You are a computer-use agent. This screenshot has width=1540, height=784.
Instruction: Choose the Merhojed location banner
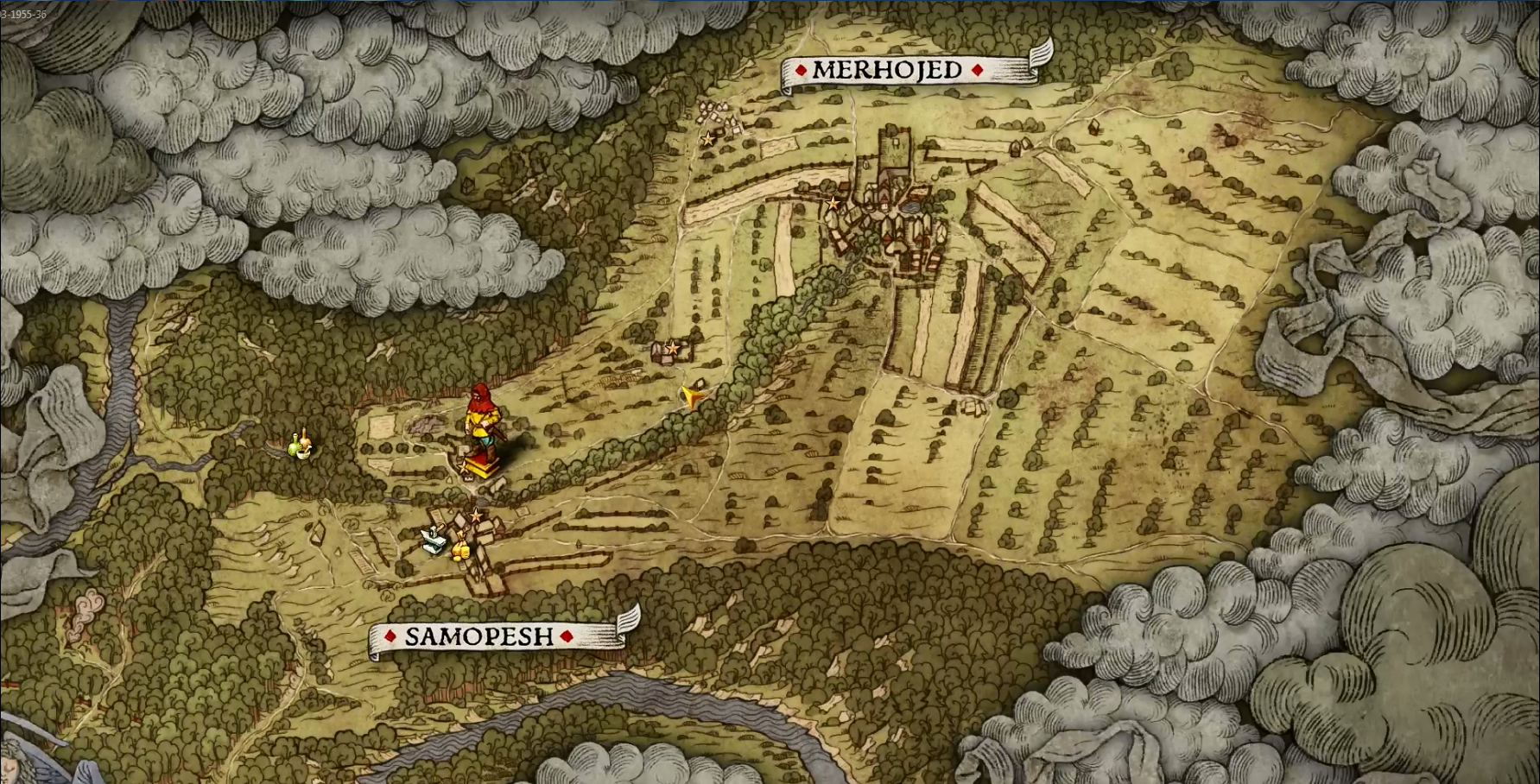pyautogui.click(x=890, y=70)
